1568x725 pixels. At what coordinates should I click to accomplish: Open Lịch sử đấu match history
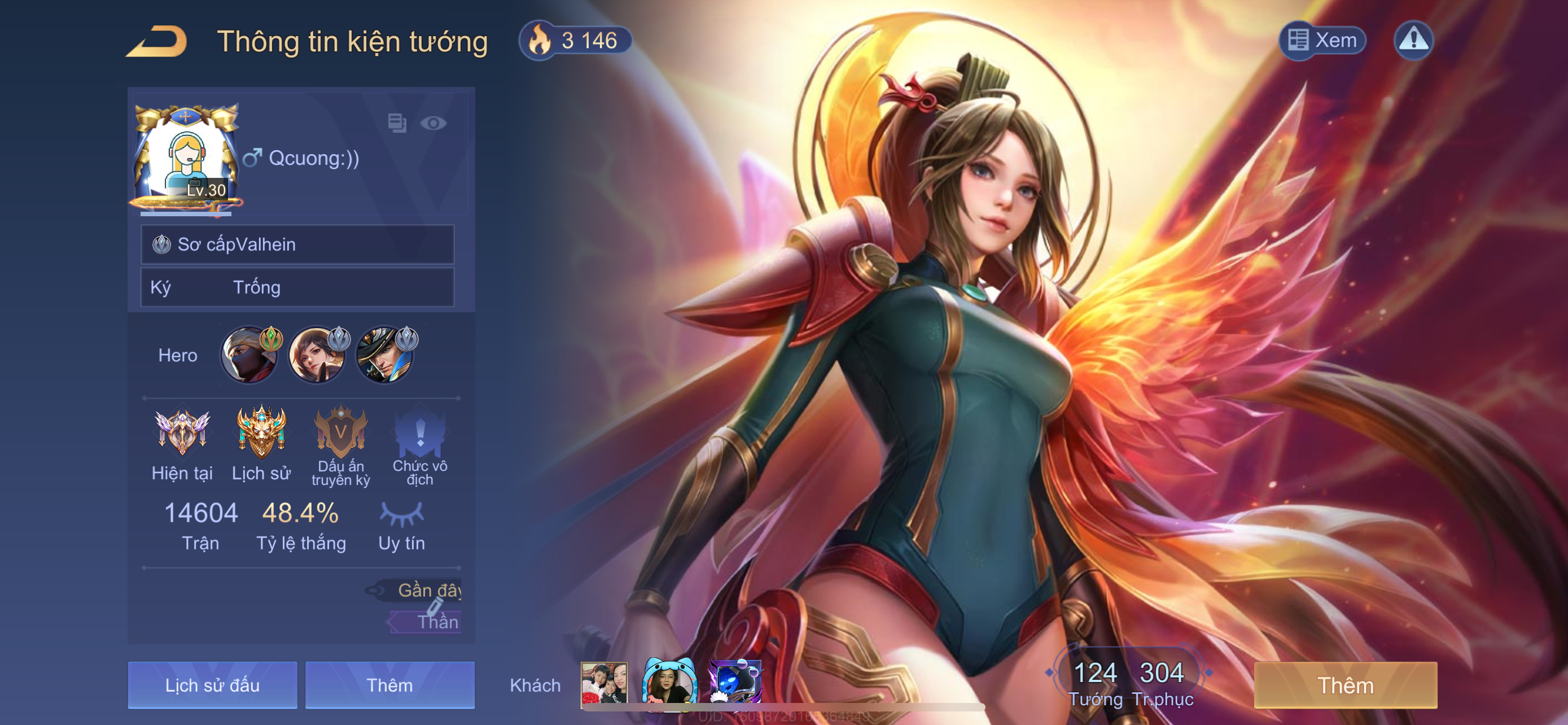212,685
